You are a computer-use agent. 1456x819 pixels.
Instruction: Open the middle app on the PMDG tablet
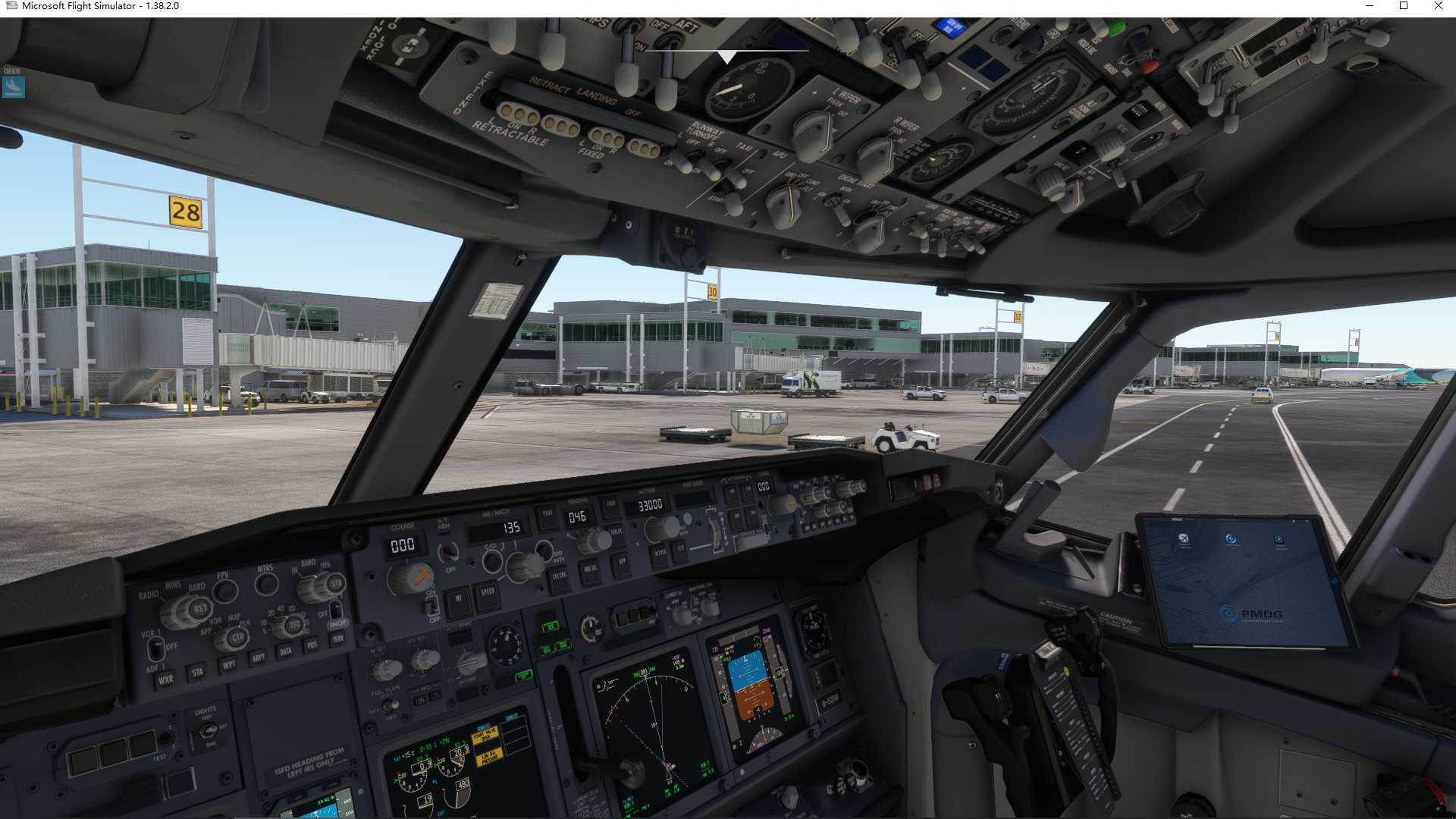click(x=1231, y=539)
